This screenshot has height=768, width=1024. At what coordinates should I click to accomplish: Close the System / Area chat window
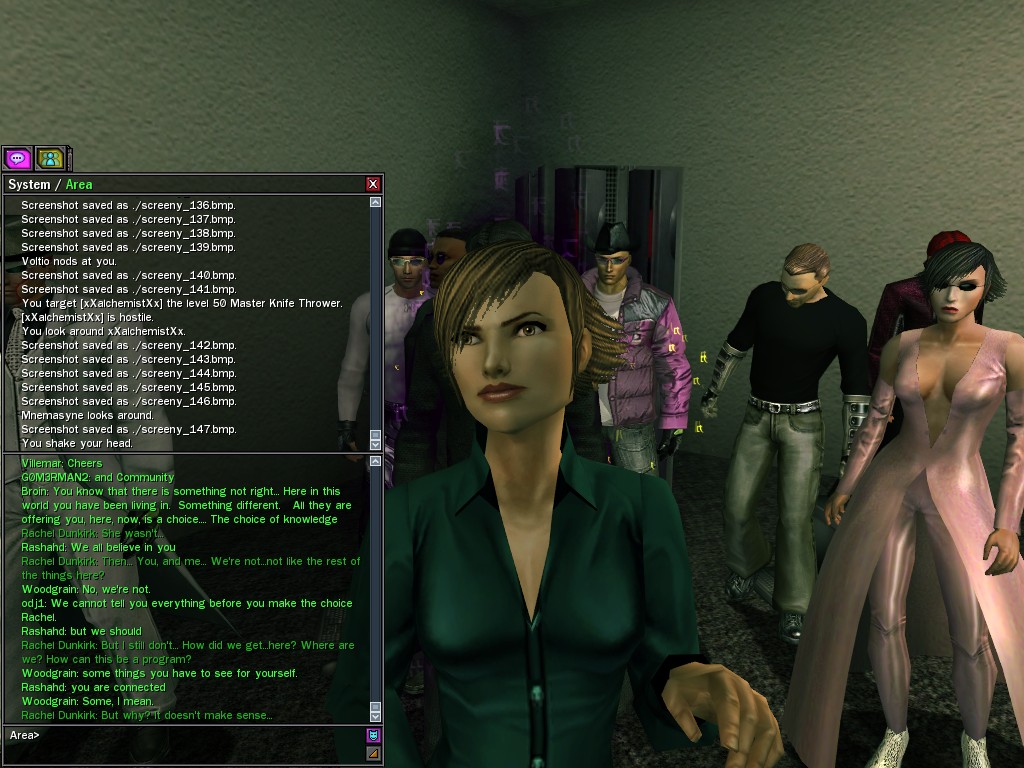point(373,184)
